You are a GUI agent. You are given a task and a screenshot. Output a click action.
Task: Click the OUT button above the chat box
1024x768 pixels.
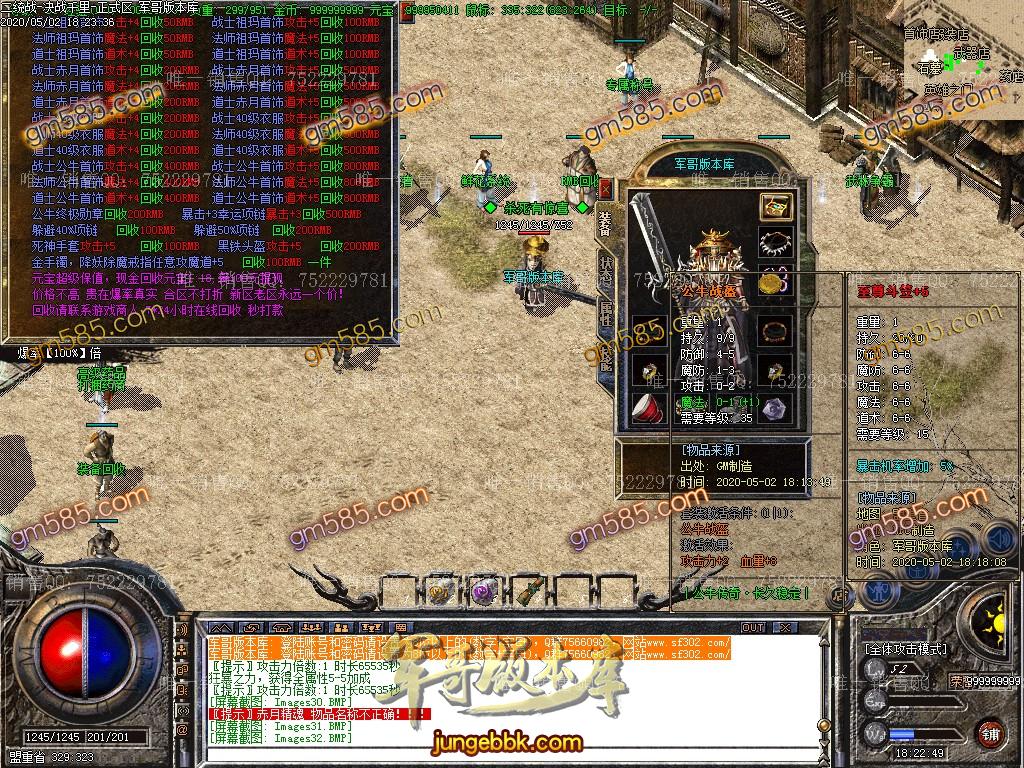pyautogui.click(x=753, y=628)
